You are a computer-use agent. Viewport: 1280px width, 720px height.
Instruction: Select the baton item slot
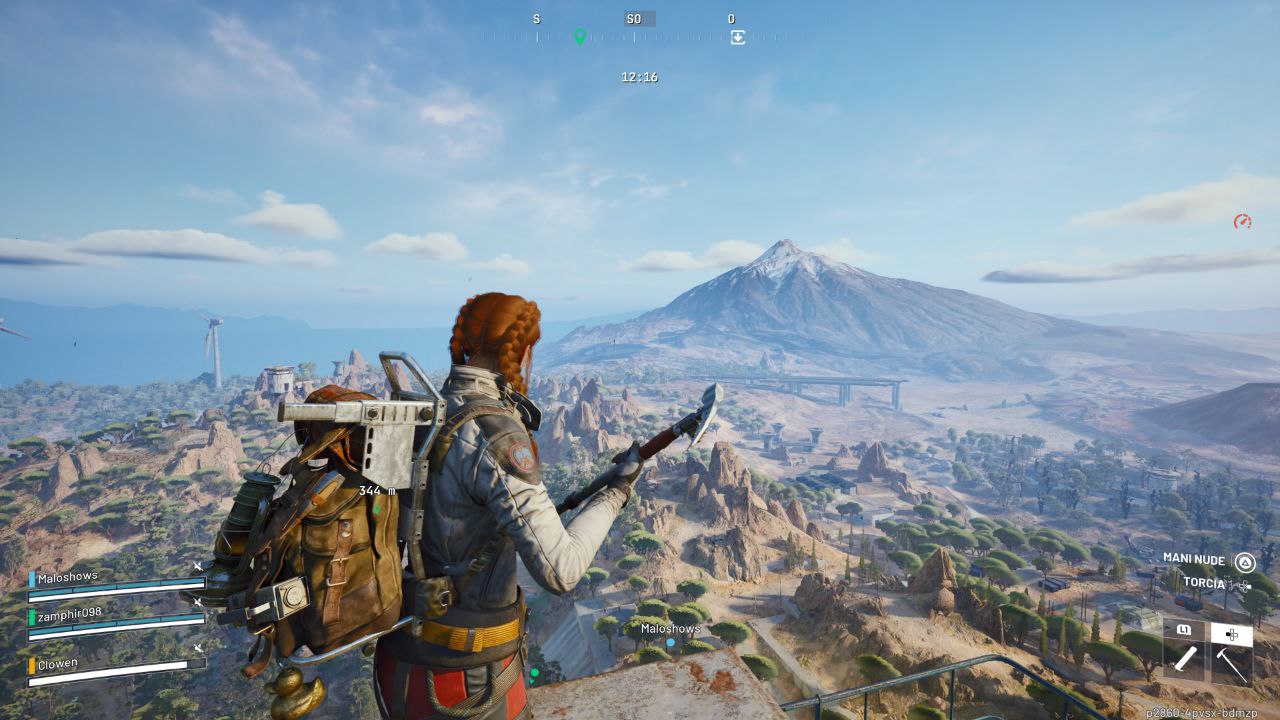[1185, 659]
